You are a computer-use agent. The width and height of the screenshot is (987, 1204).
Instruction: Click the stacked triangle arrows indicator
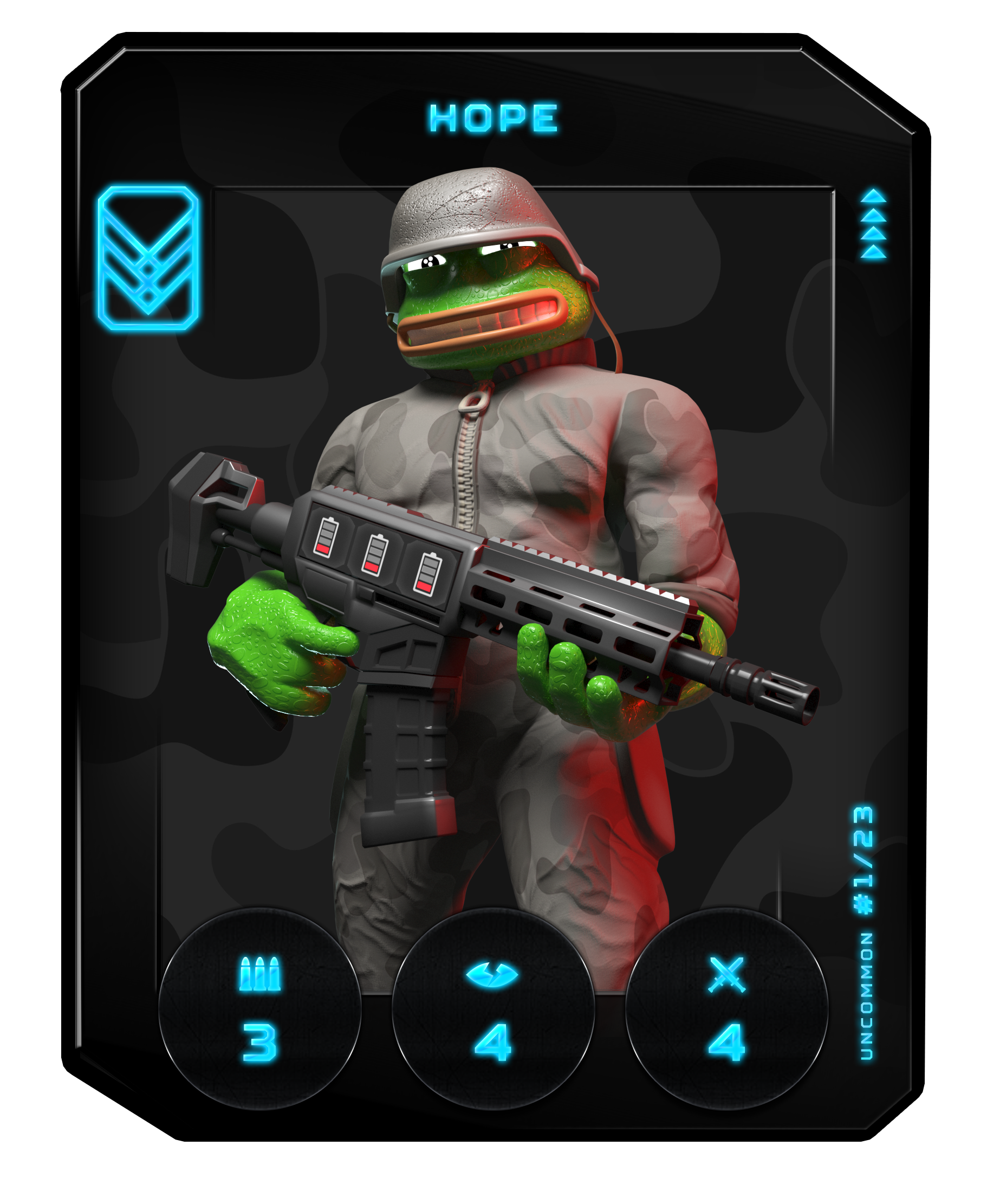click(873, 224)
